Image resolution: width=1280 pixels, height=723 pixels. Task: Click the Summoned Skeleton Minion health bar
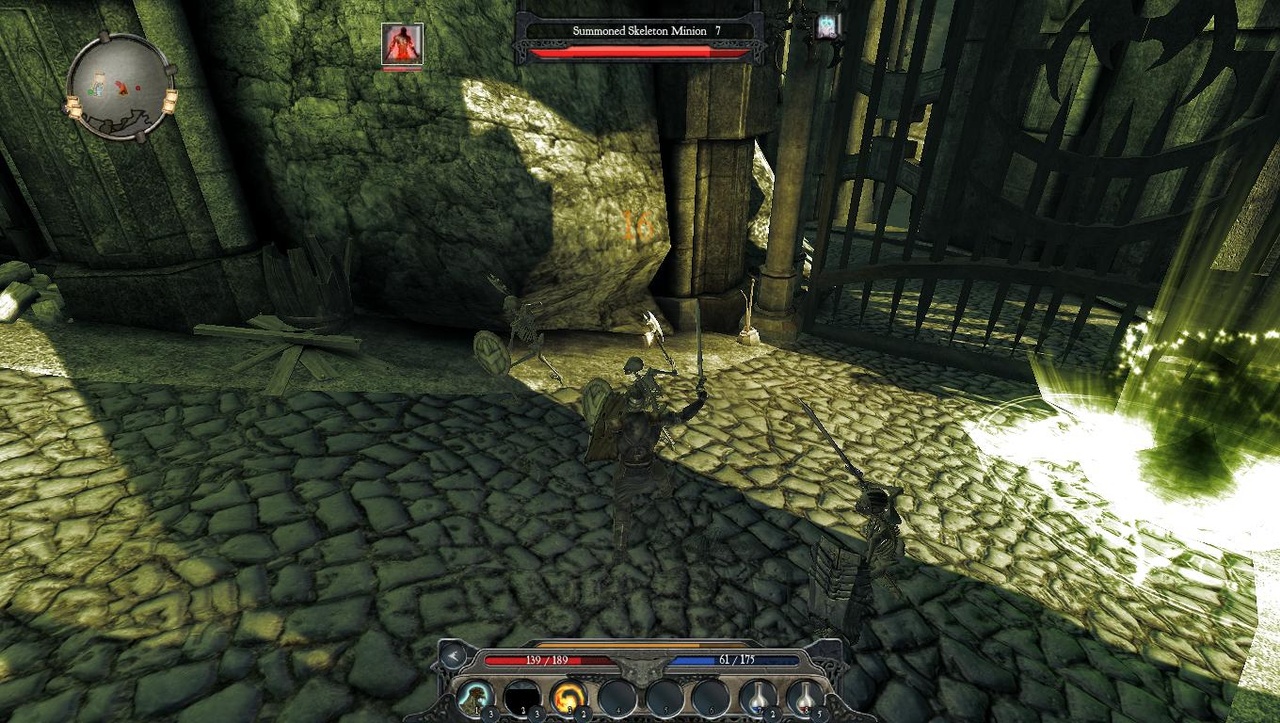point(648,50)
